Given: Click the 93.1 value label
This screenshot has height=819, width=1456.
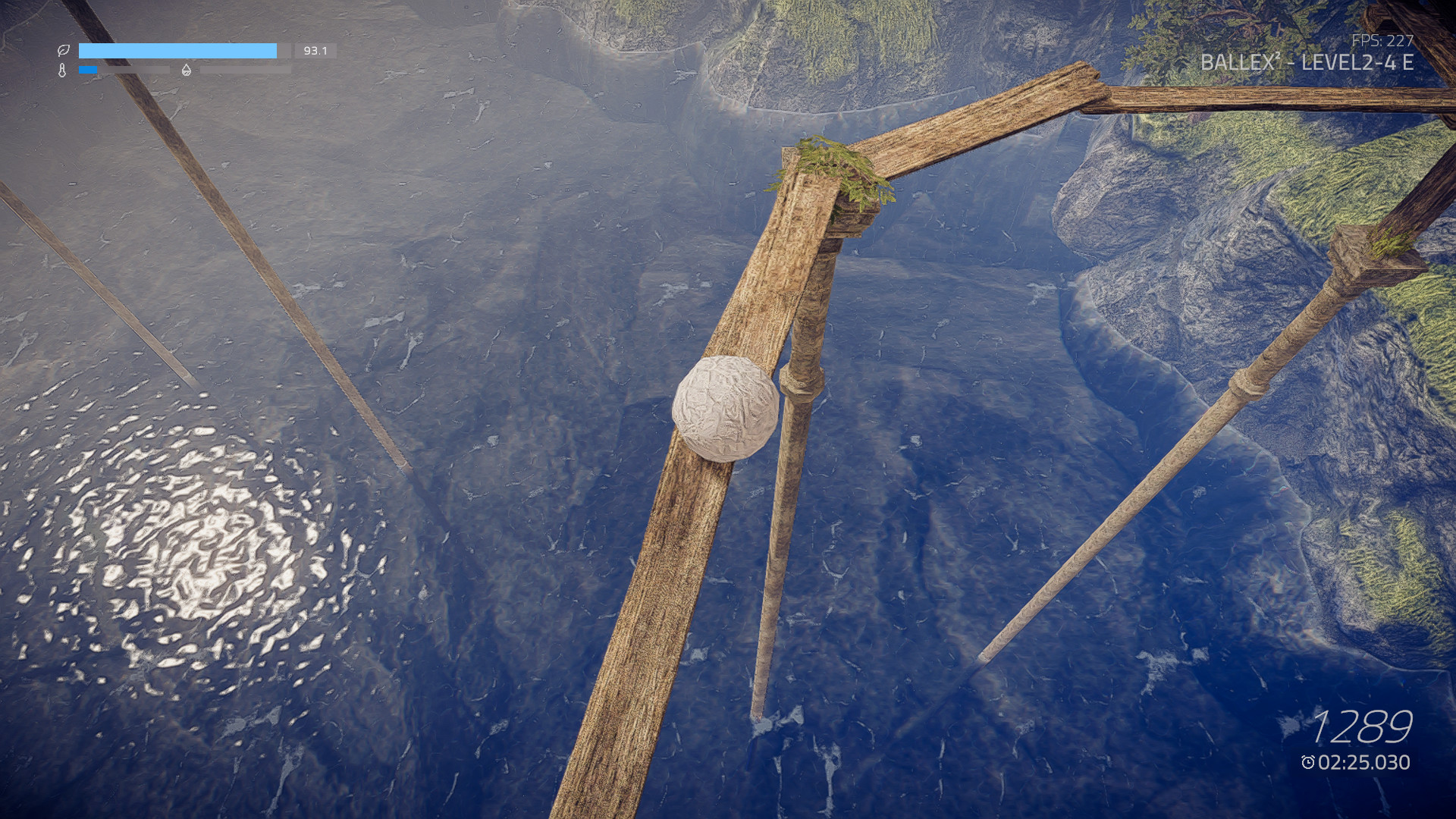Looking at the screenshot, I should click(315, 52).
